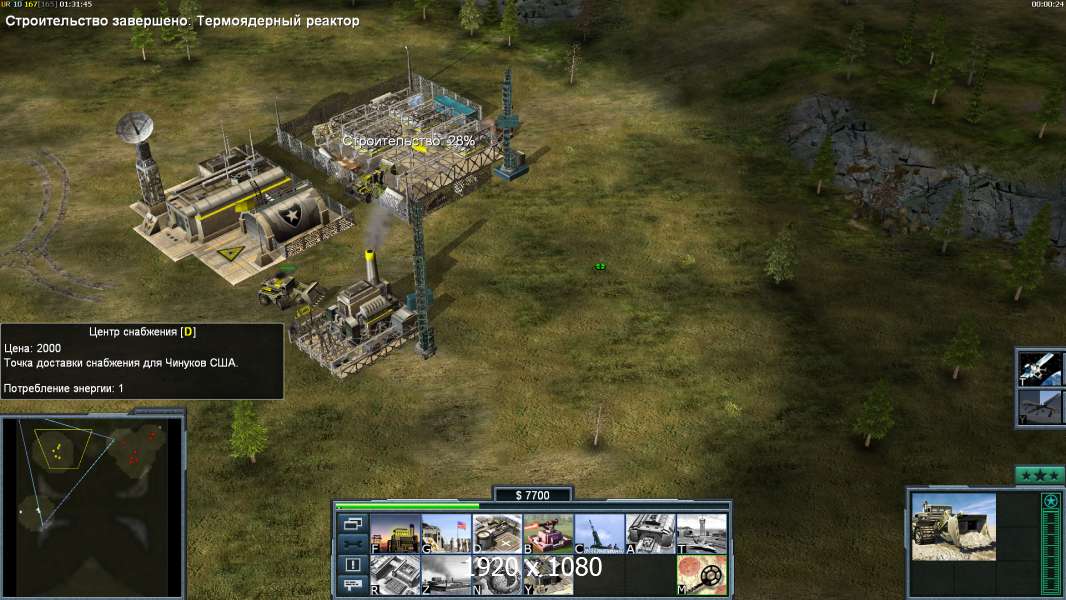
Task: Open the chat message button on command bar
Action: pyautogui.click(x=353, y=586)
